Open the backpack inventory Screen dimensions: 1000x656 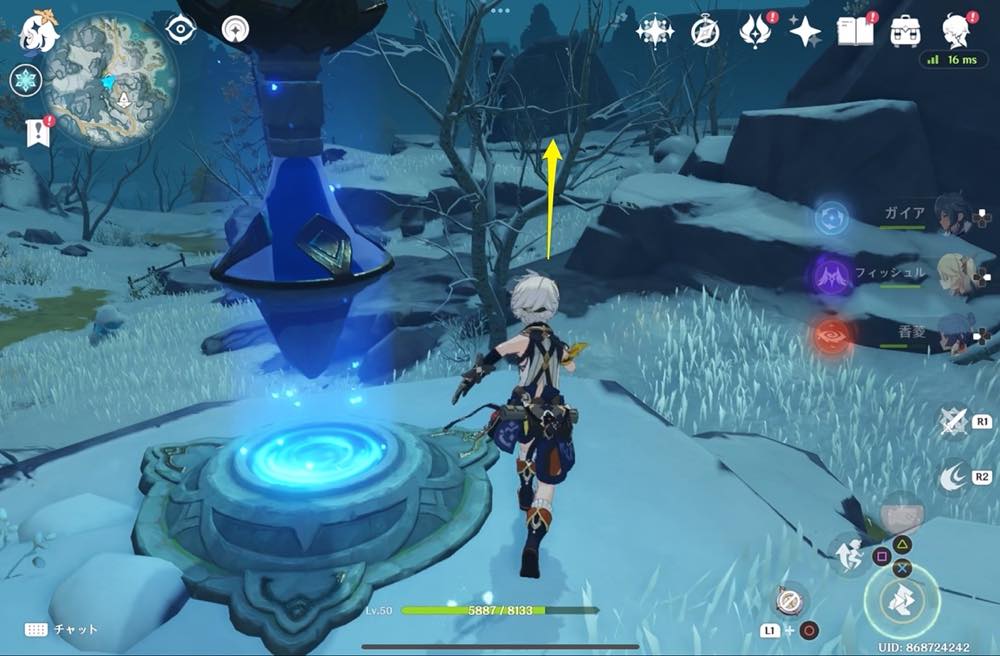[906, 31]
